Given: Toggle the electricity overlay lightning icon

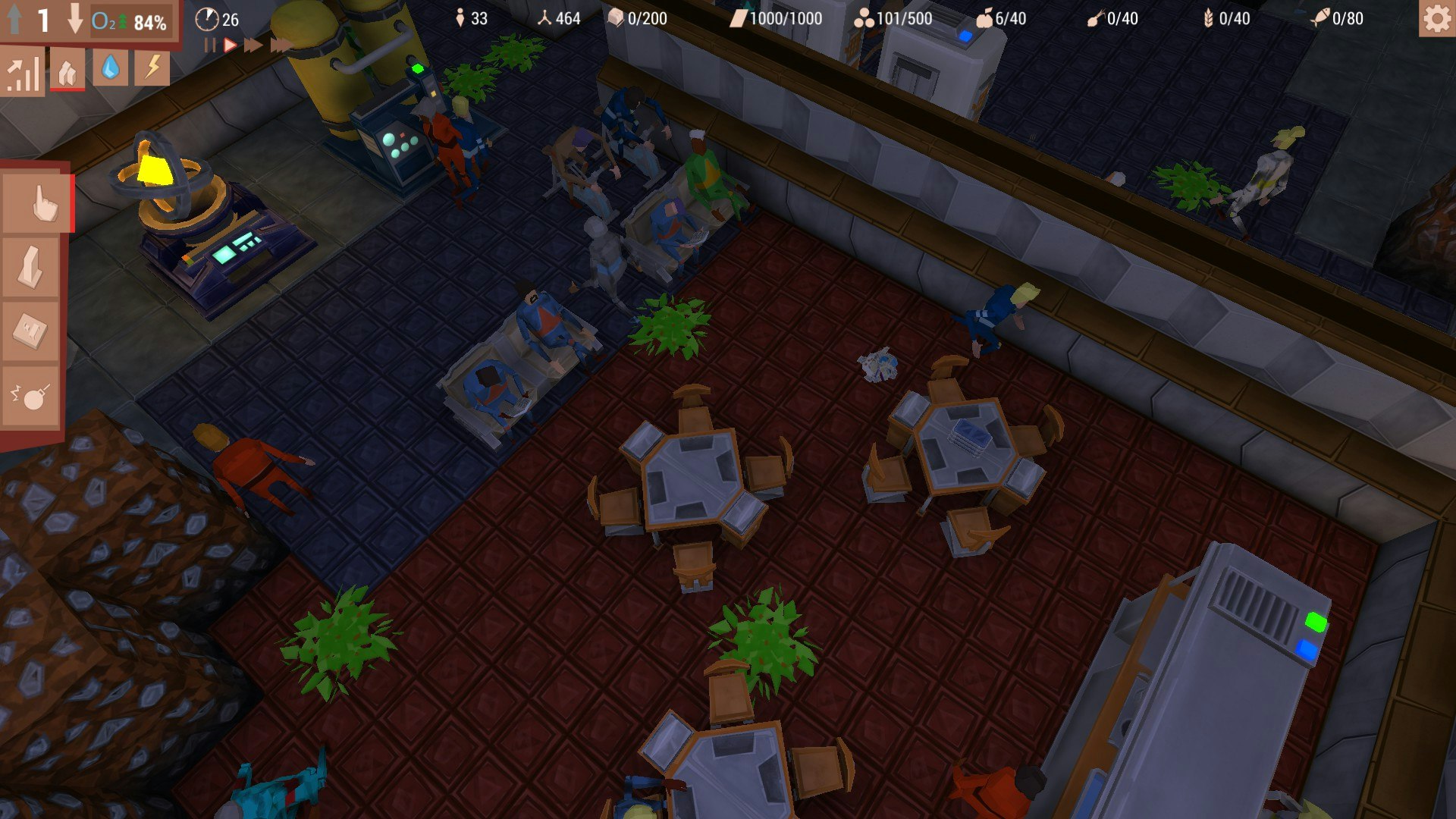Looking at the screenshot, I should (x=151, y=70).
